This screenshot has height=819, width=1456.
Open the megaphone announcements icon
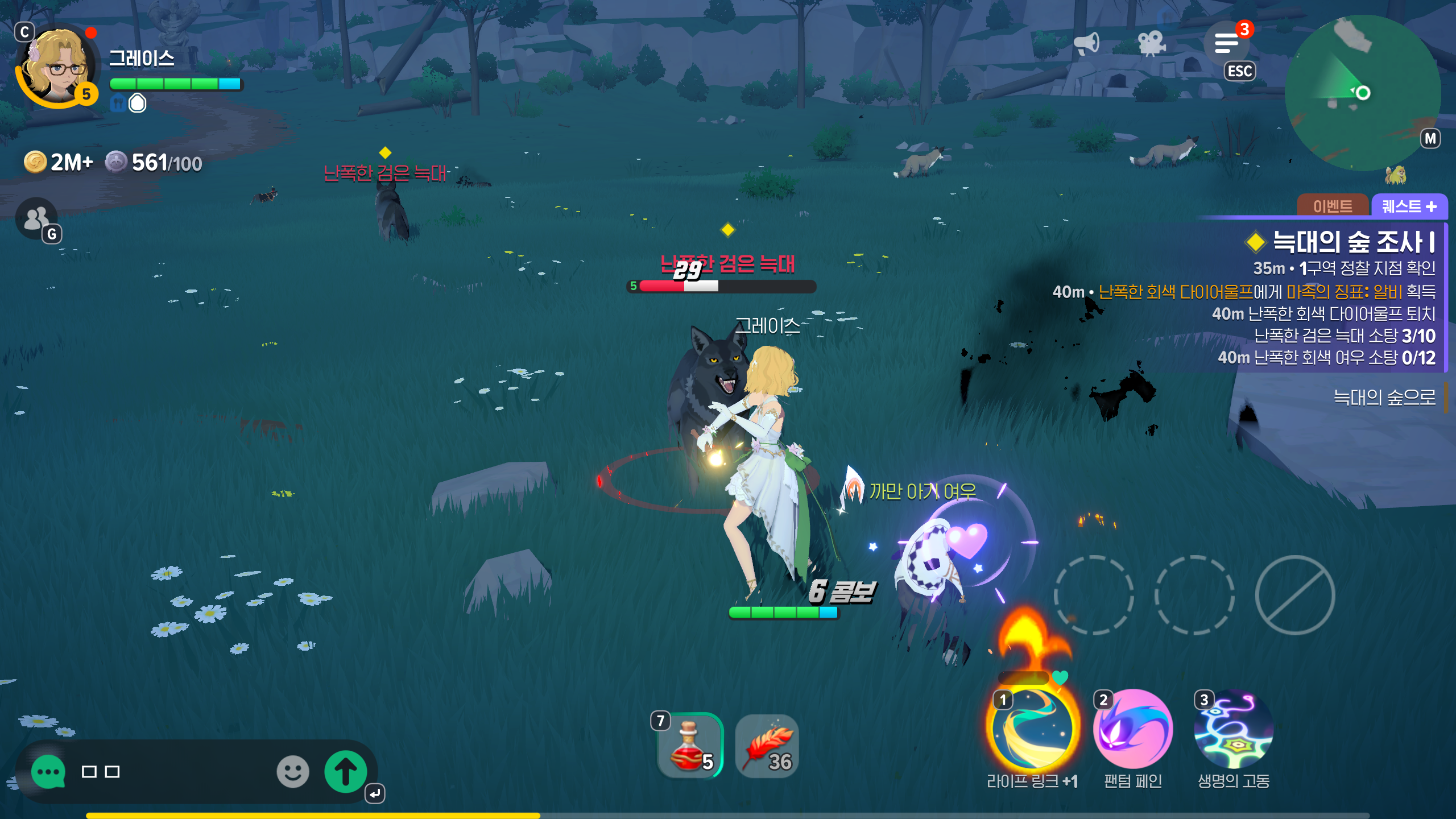pos(1086,43)
